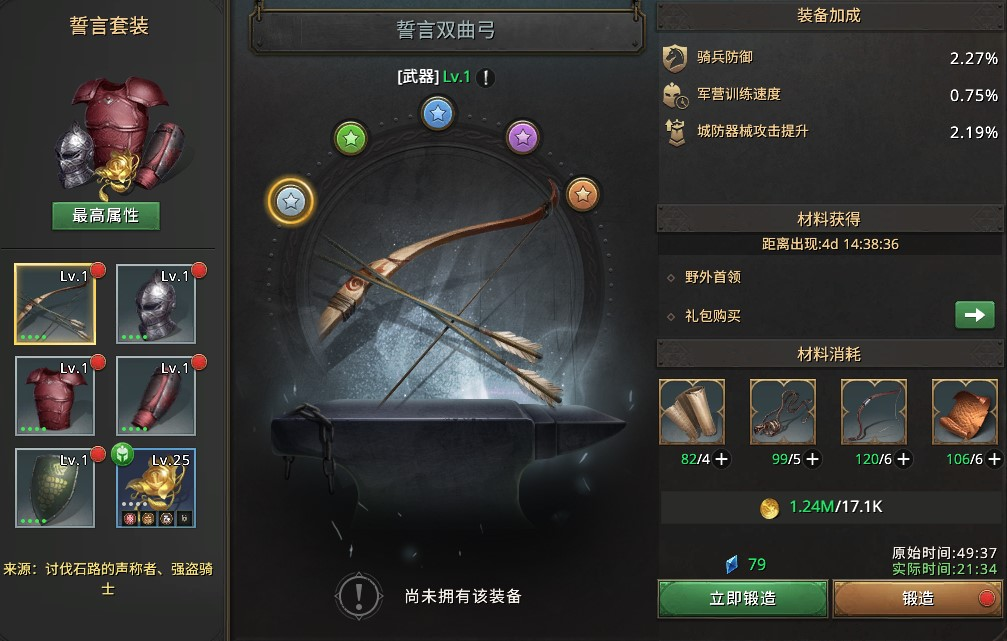Add more of the rope material (99/5)
Image resolution: width=1007 pixels, height=641 pixels.
[813, 459]
